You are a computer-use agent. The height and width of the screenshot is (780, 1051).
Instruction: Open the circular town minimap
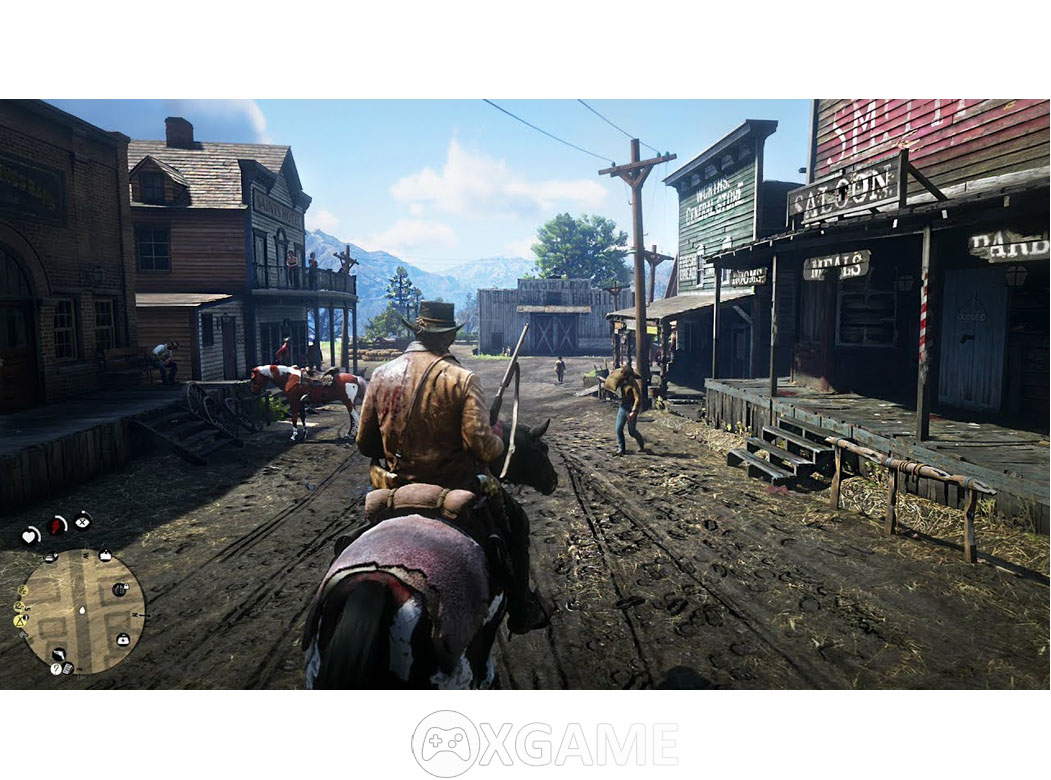(x=83, y=611)
